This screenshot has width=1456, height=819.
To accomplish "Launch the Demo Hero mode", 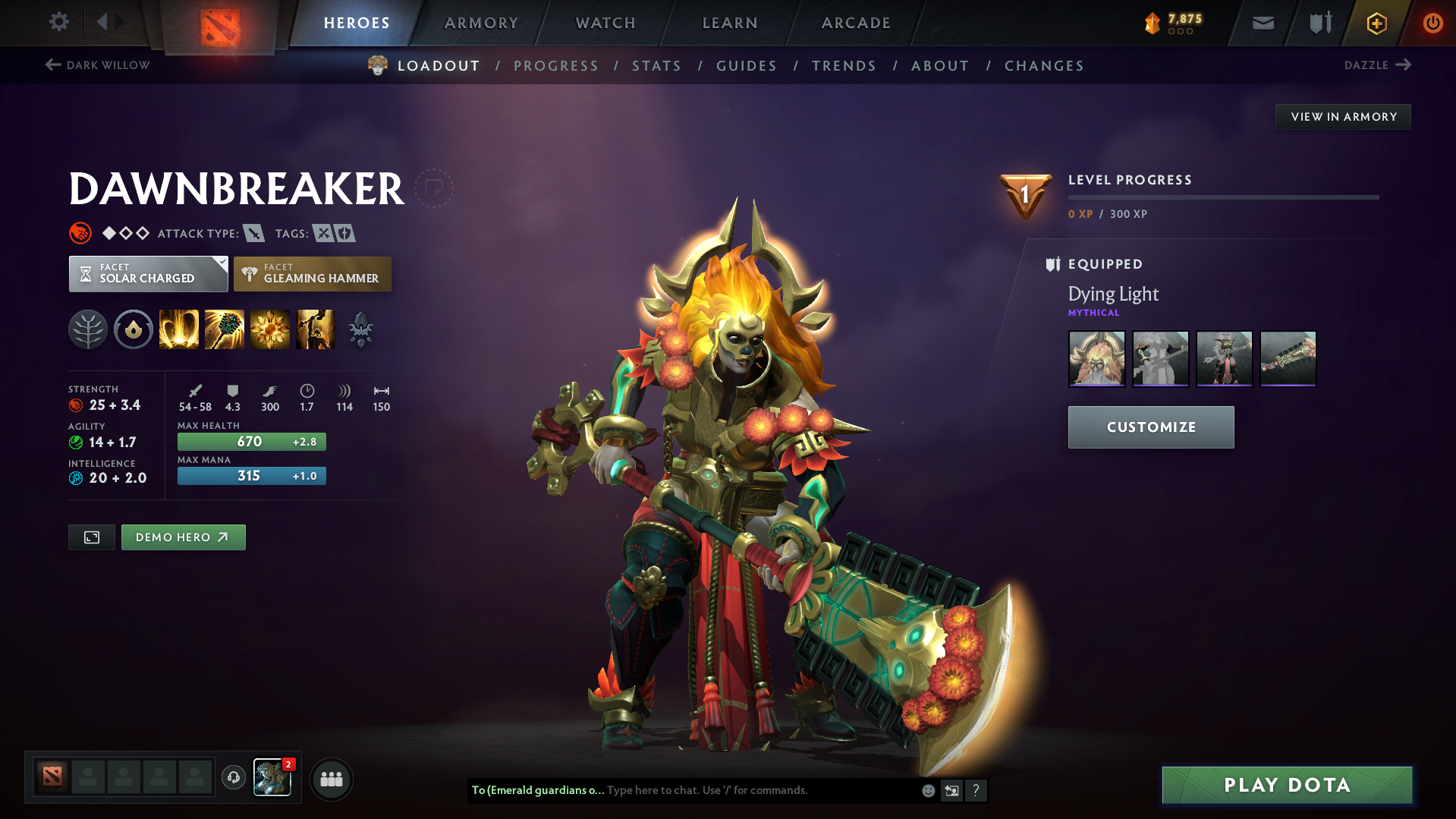I will 183,537.
